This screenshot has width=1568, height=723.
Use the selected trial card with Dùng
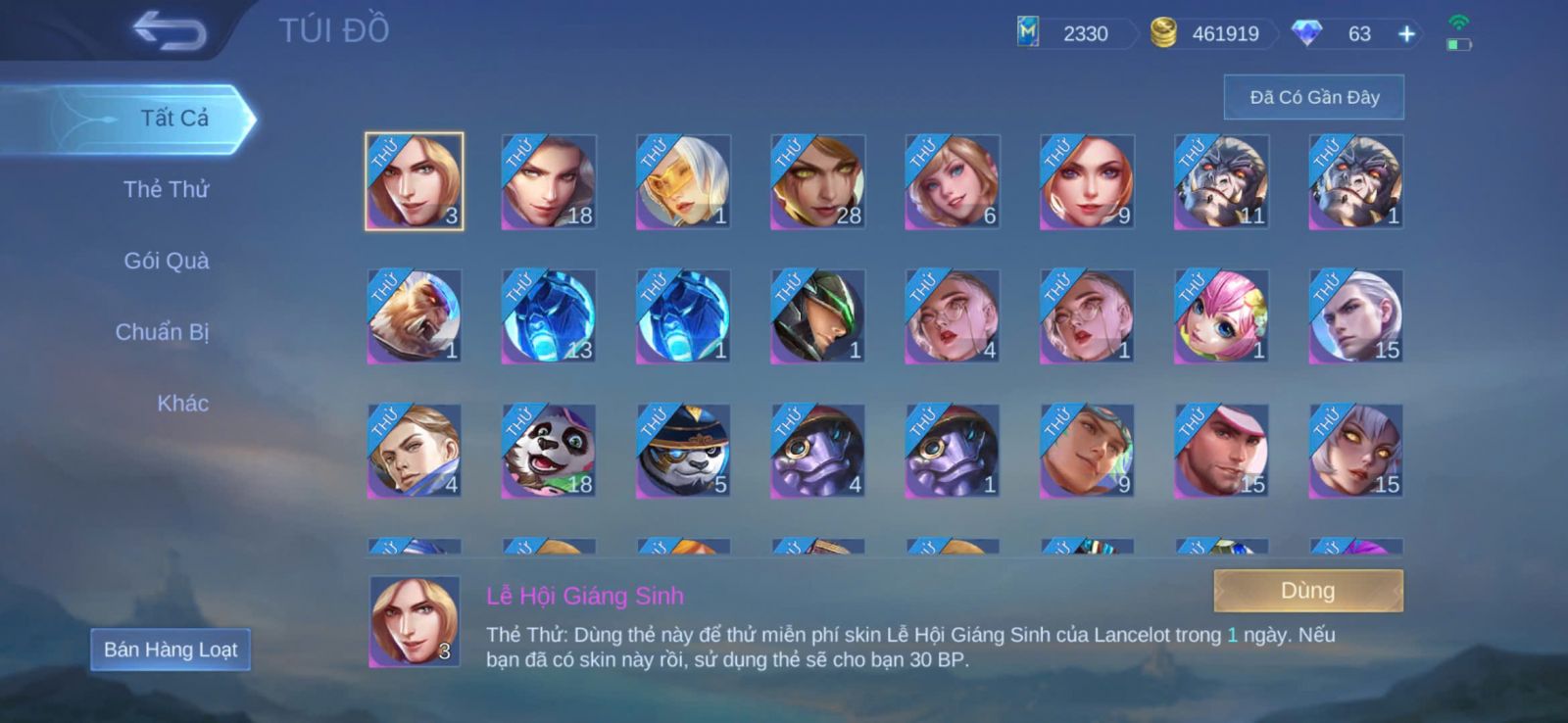(x=1307, y=591)
